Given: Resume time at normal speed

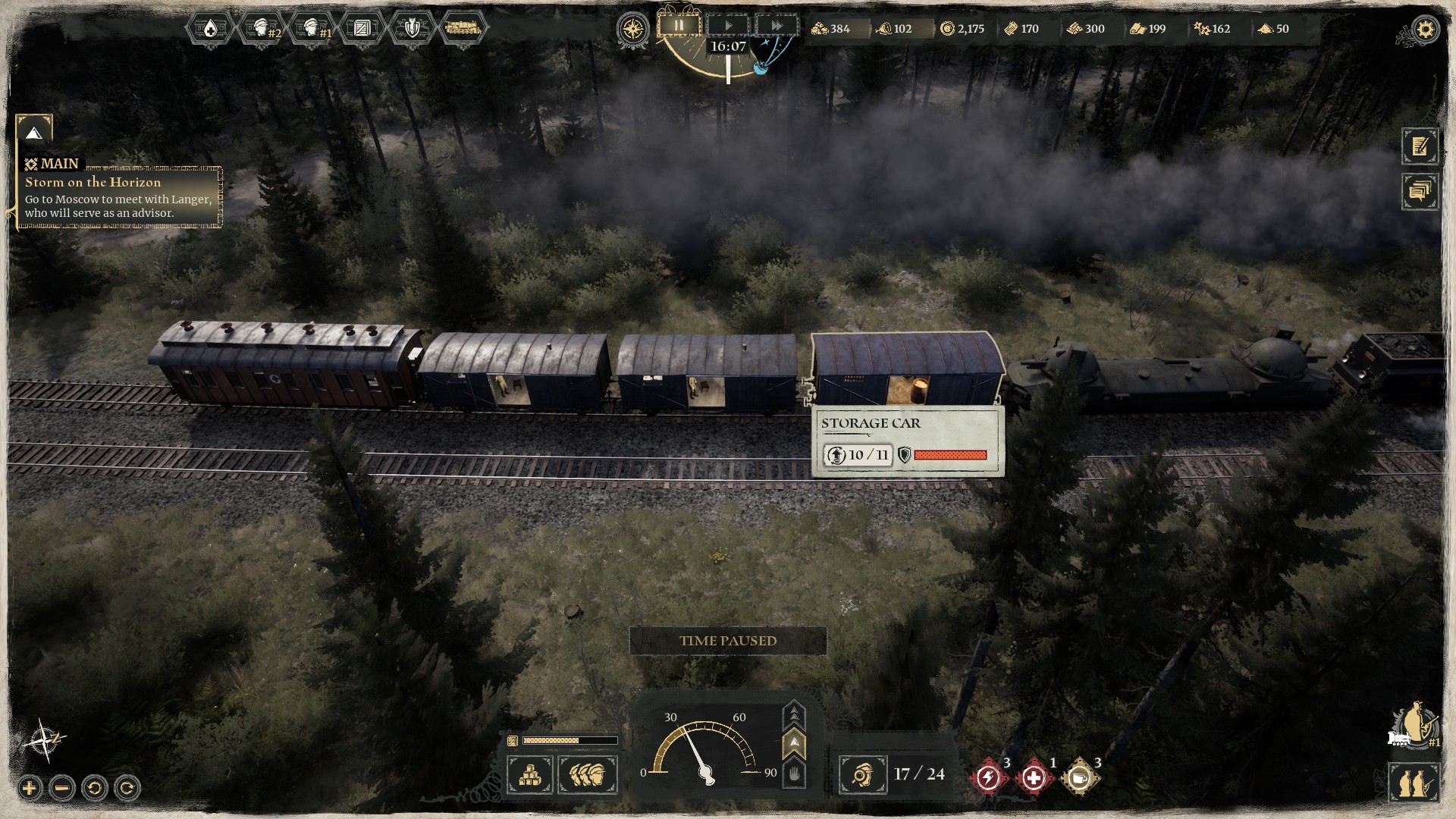Looking at the screenshot, I should click(728, 26).
